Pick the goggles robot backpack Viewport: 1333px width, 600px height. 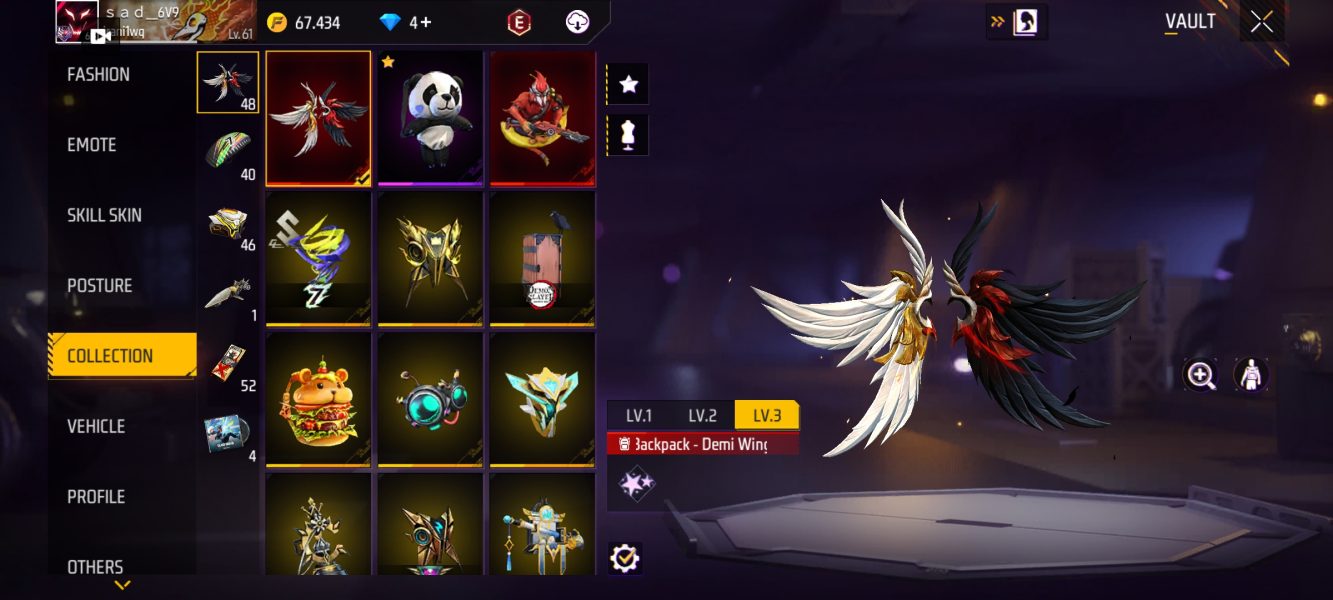430,400
